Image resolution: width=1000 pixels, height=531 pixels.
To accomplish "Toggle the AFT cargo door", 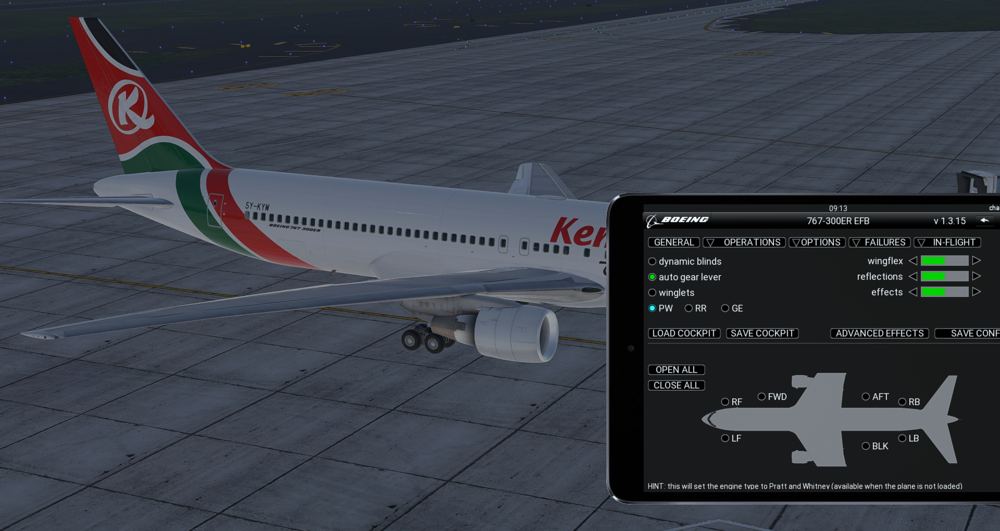I will pyautogui.click(x=866, y=397).
